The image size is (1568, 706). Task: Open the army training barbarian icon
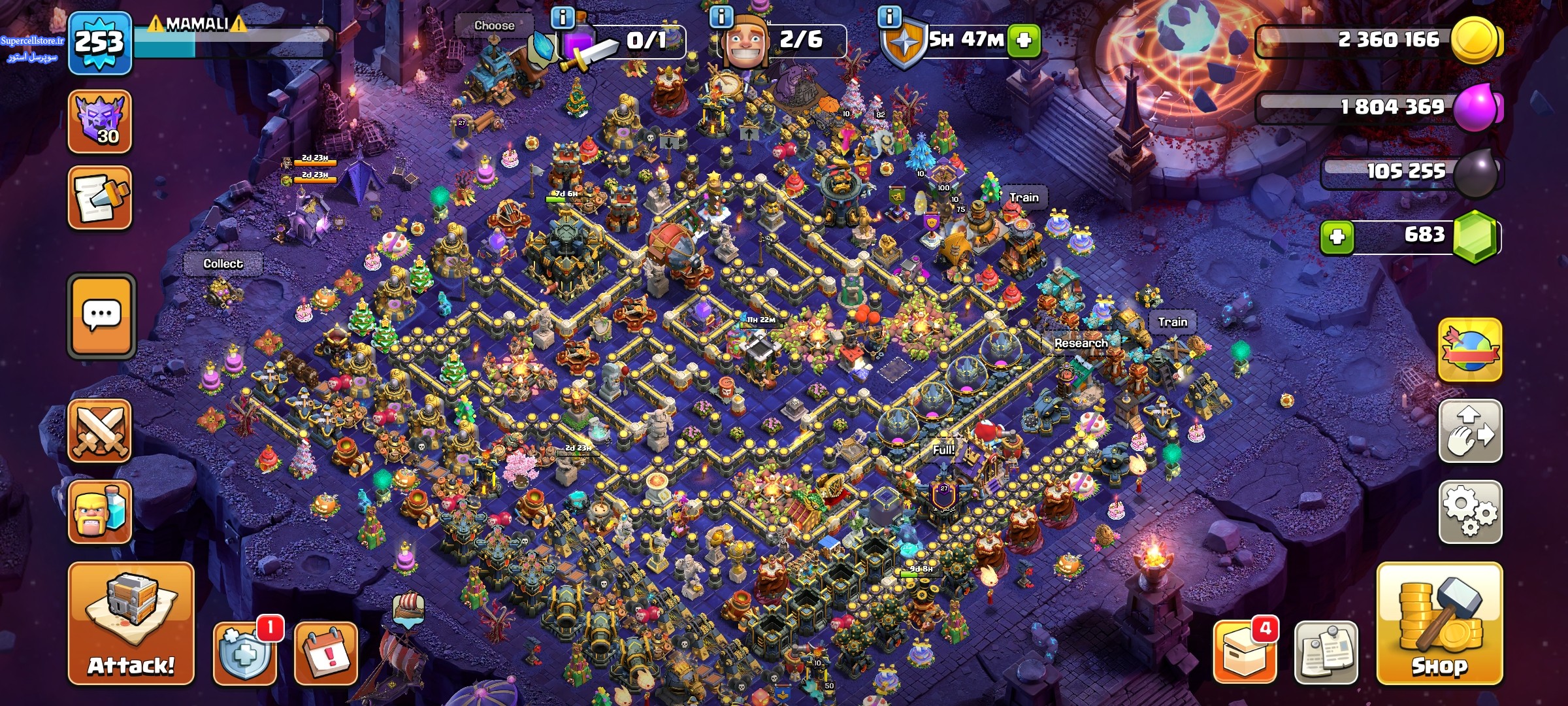tap(100, 512)
